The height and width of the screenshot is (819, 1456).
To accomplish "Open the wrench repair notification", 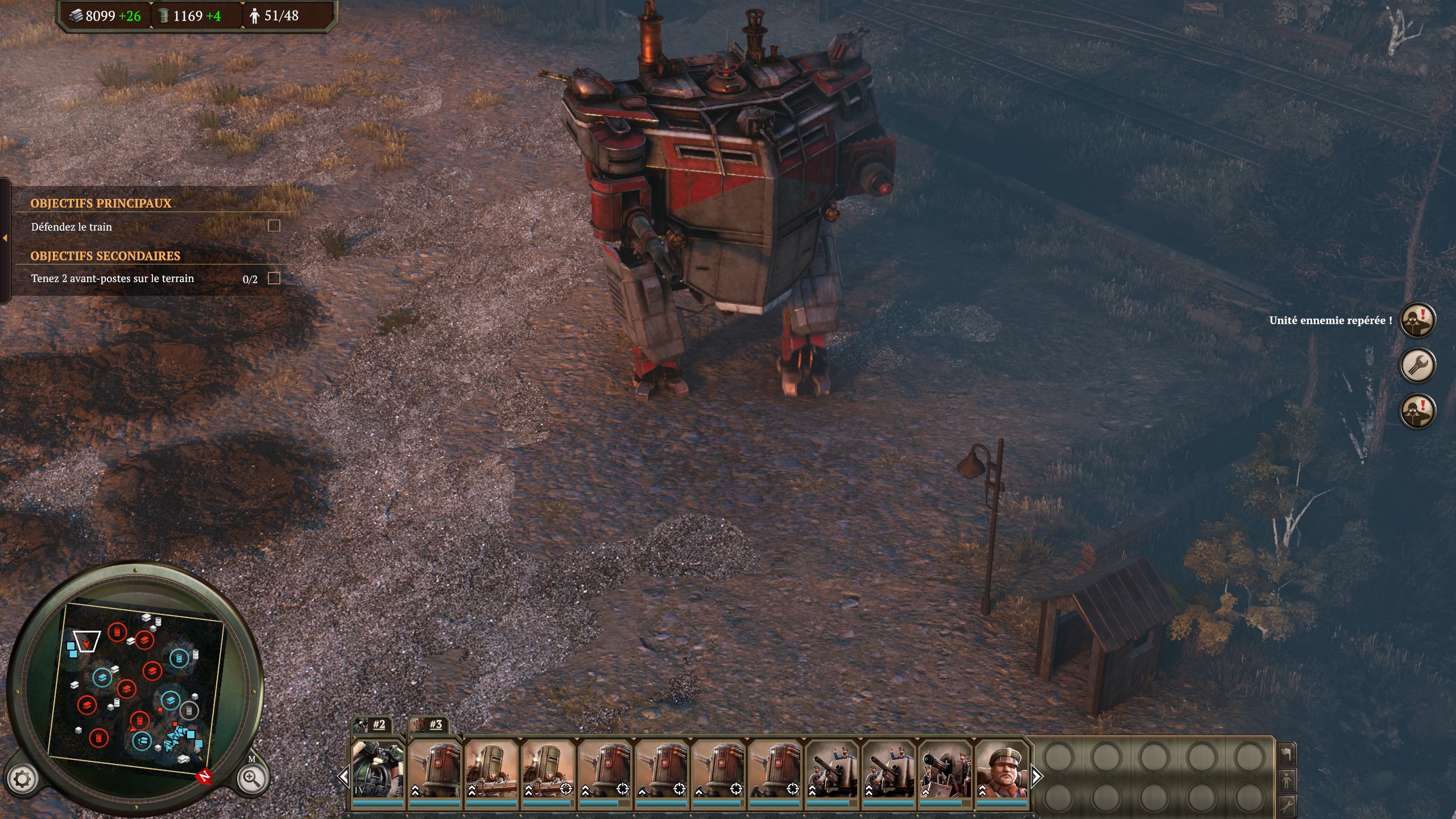I will tap(1417, 365).
